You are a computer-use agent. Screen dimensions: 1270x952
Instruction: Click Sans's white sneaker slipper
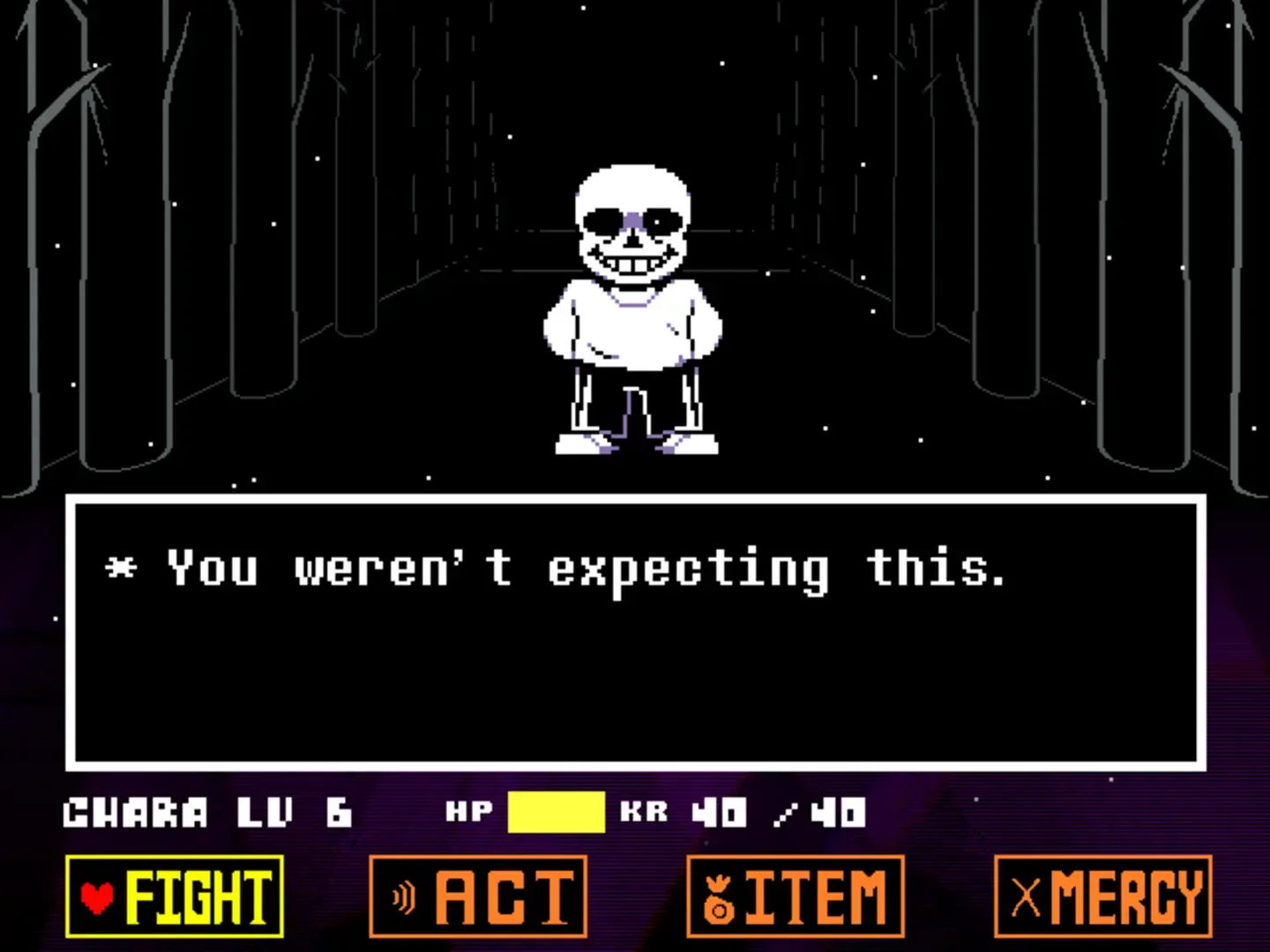point(582,445)
